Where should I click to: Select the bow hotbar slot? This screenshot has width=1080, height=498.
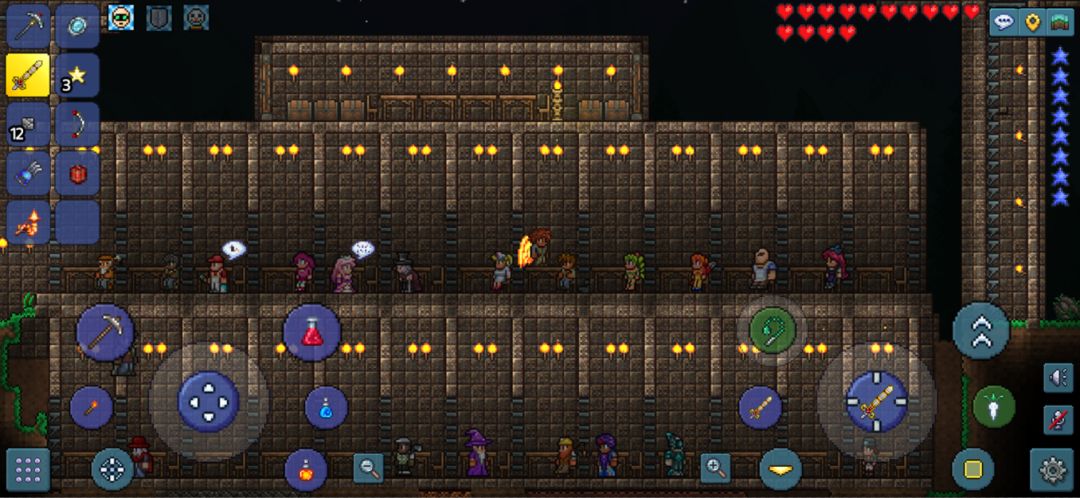point(76,124)
